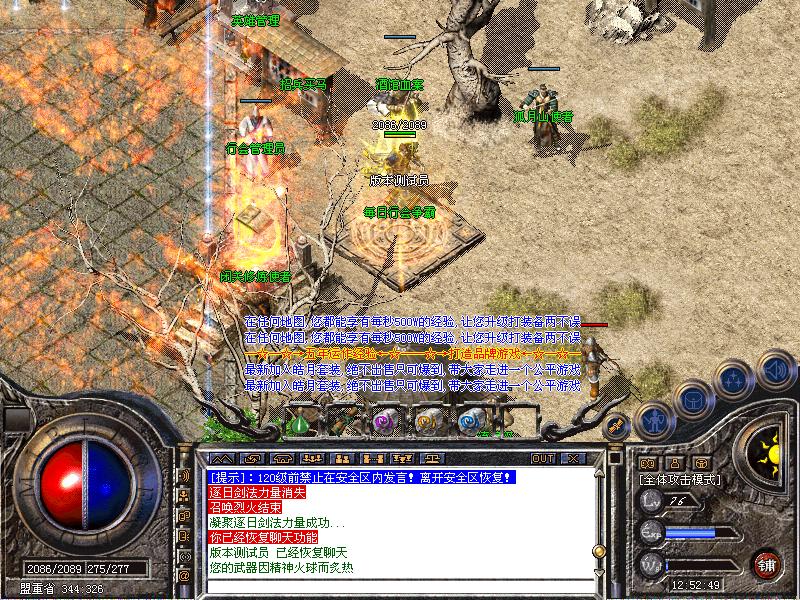
Task: Select the green potion belt slot
Action: (x=301, y=423)
